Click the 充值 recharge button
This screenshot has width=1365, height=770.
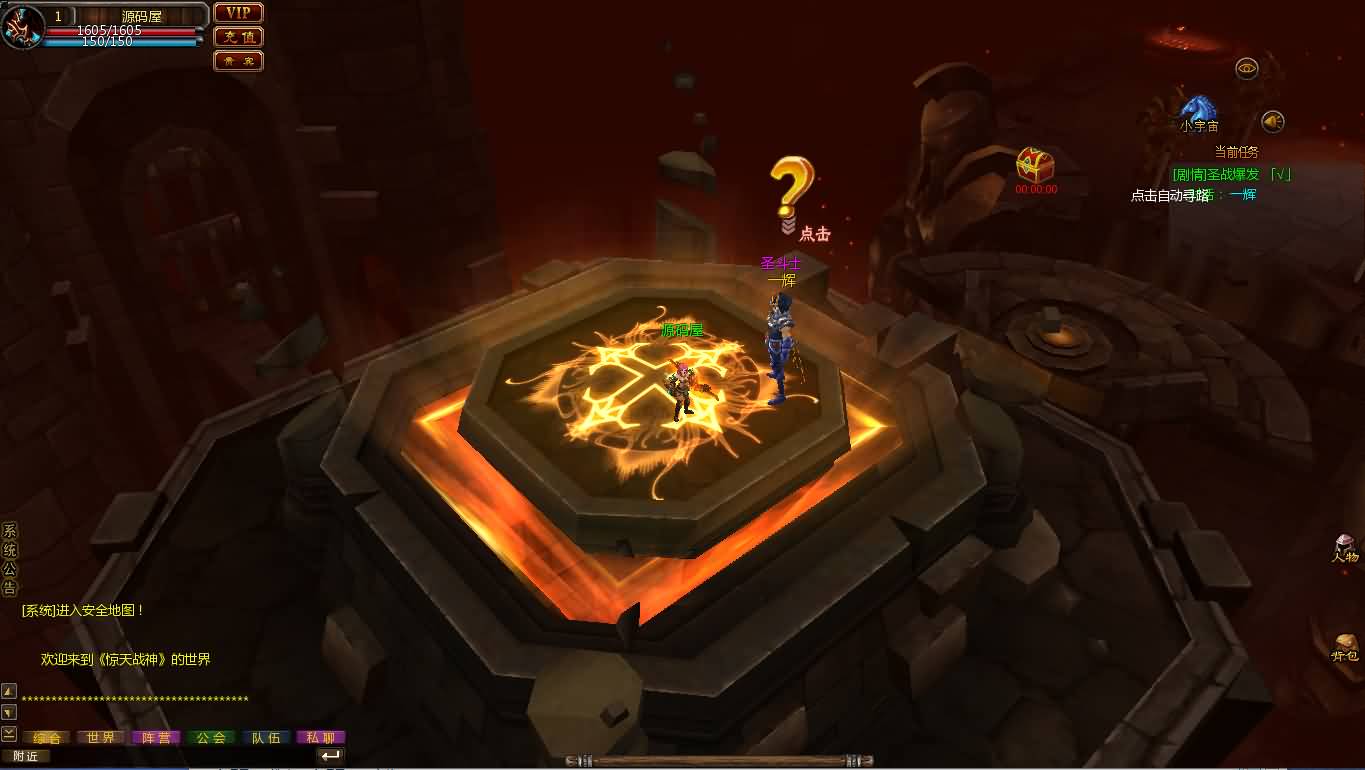point(237,37)
